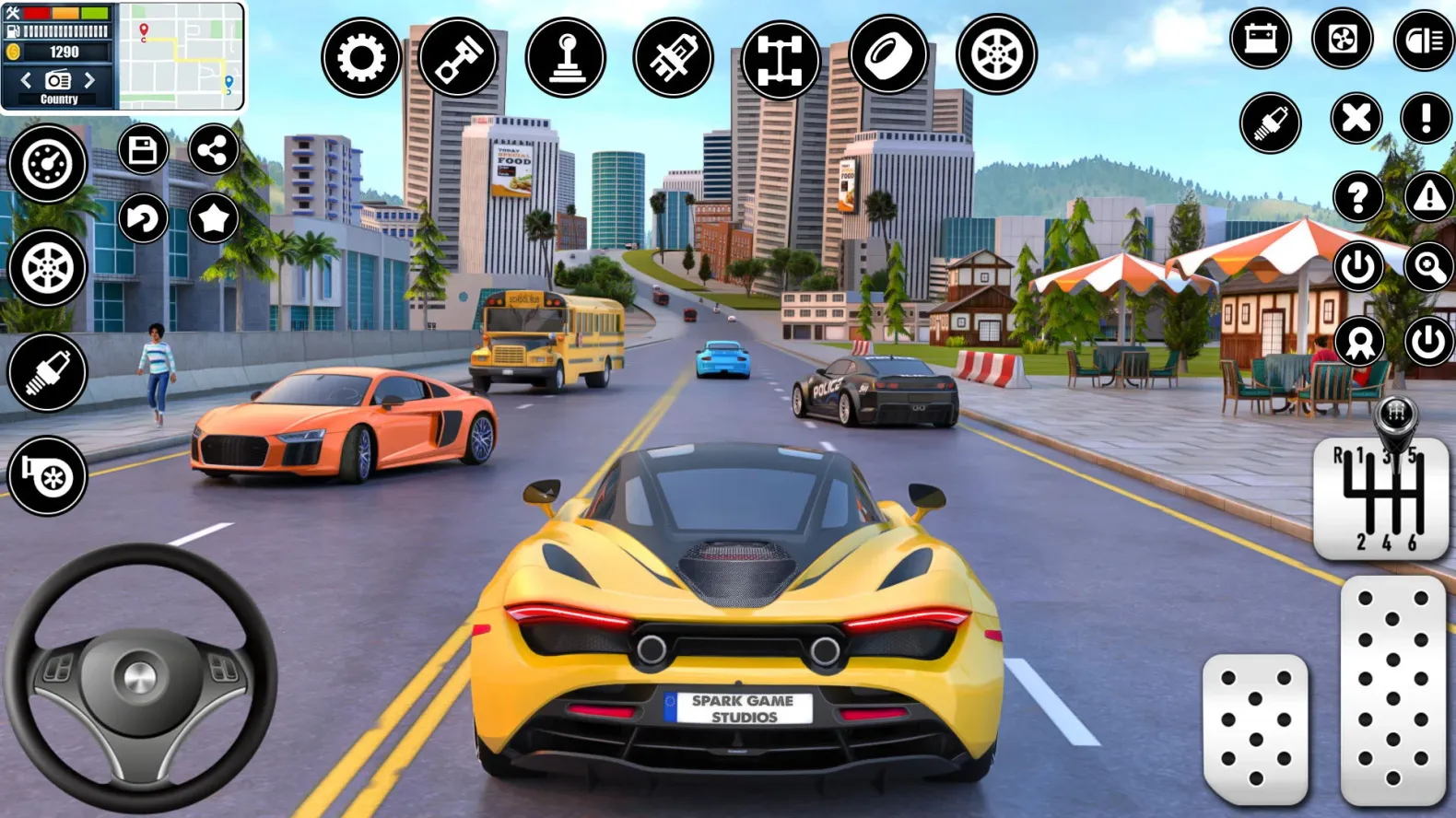Select the piston engine upgrade icon
Image resolution: width=1456 pixels, height=818 pixels.
459,56
